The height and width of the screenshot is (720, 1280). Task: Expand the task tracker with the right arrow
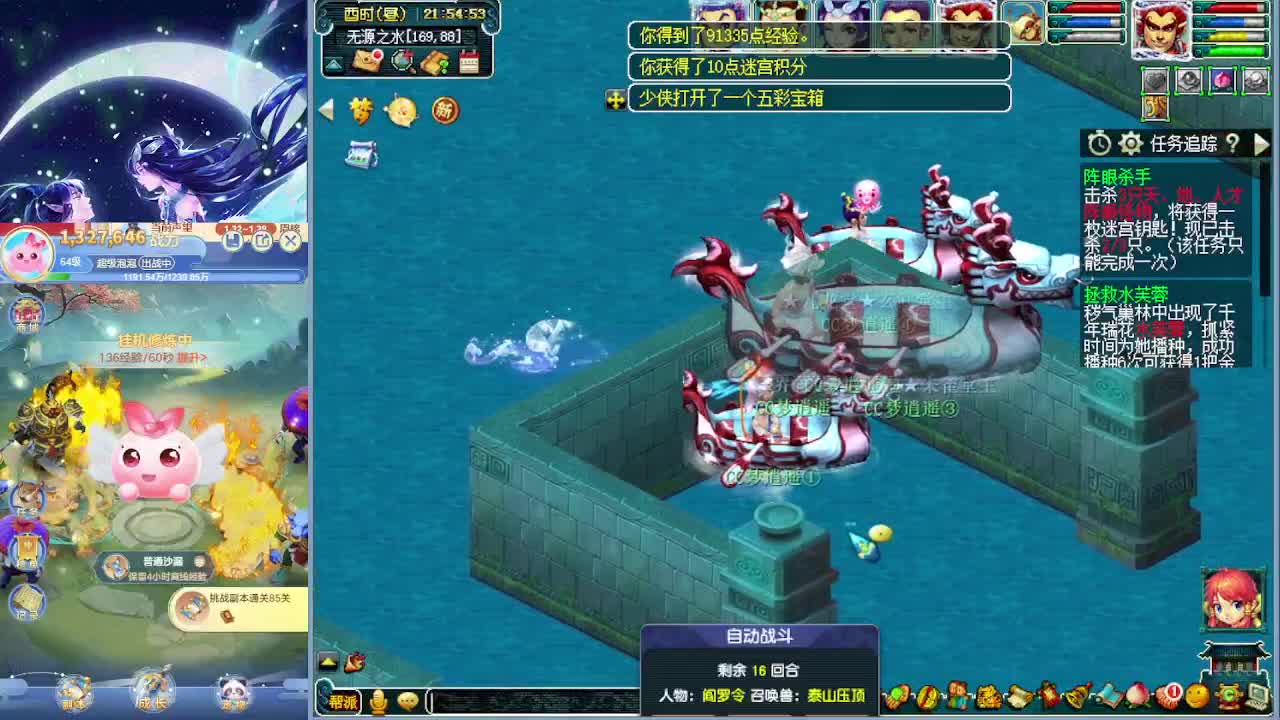(1262, 143)
